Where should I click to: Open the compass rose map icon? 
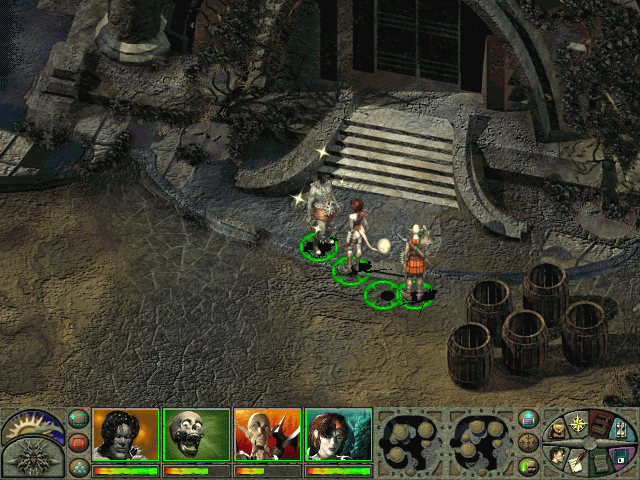[x=577, y=423]
